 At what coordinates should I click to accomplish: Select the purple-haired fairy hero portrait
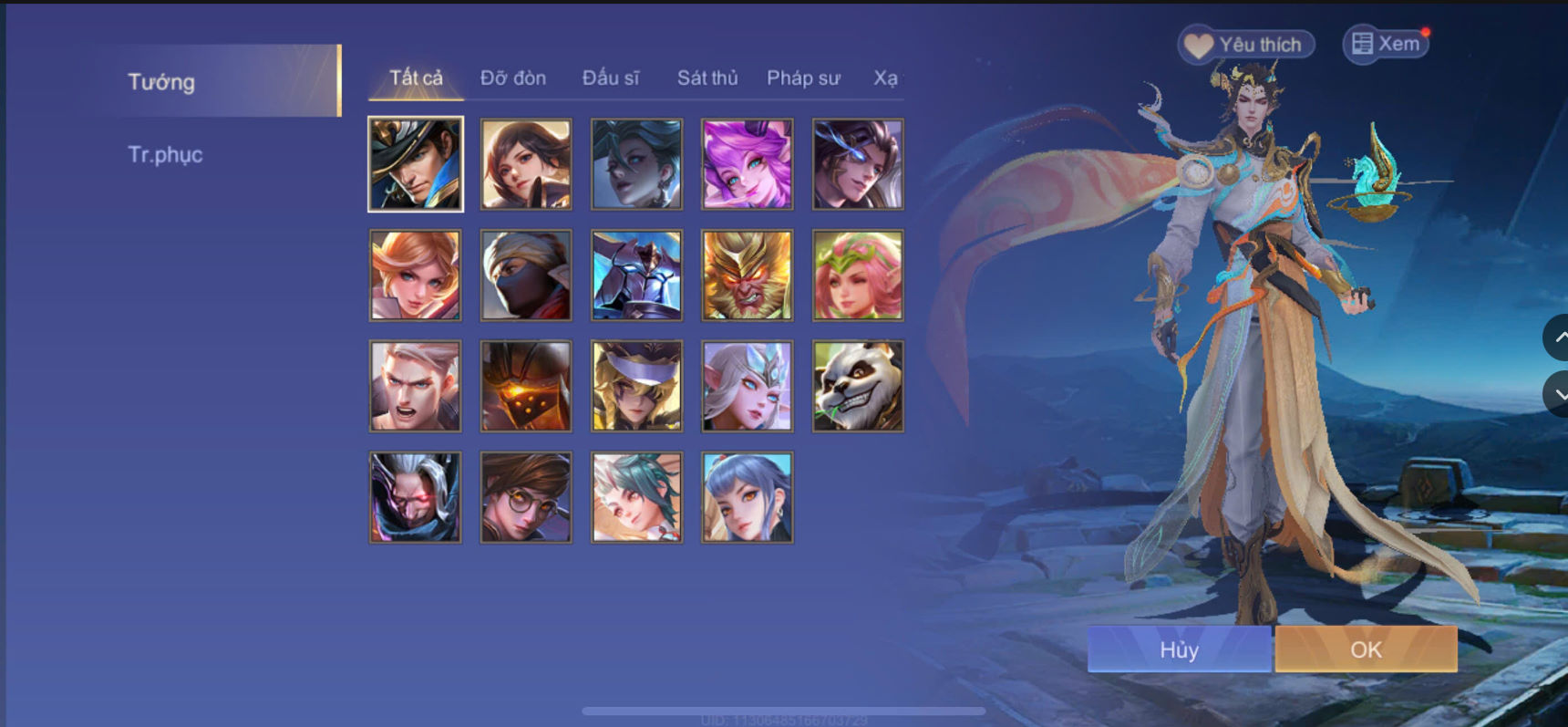coord(748,164)
